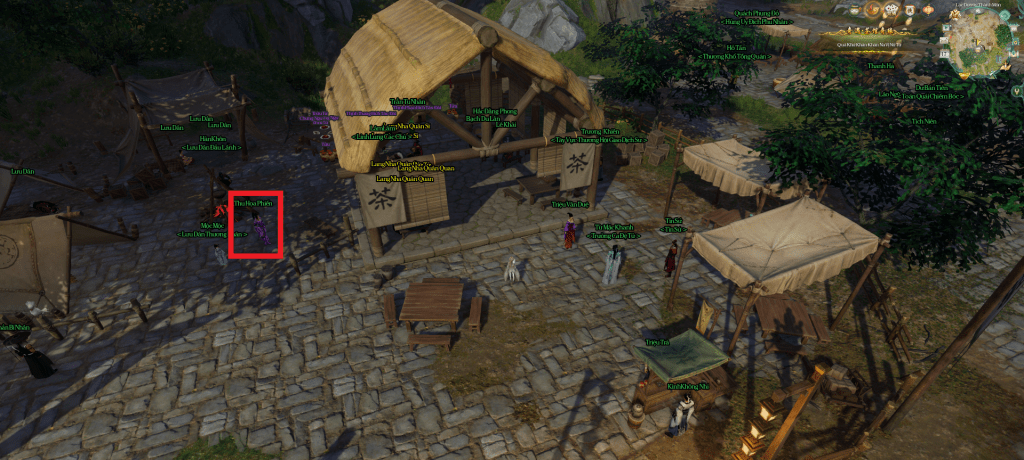Click the calendar icon left of minimap
Image resolution: width=1024 pixels, height=460 pixels.
944,54
